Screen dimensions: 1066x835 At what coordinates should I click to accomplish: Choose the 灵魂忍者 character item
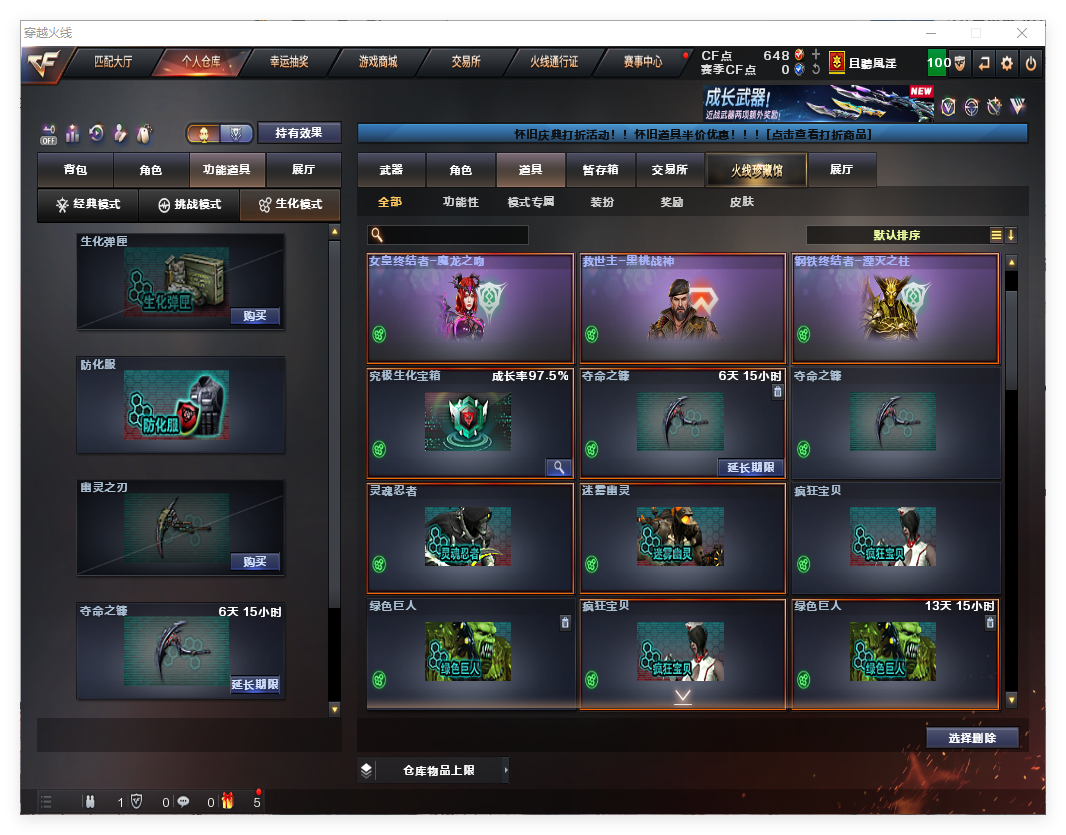[x=470, y=538]
